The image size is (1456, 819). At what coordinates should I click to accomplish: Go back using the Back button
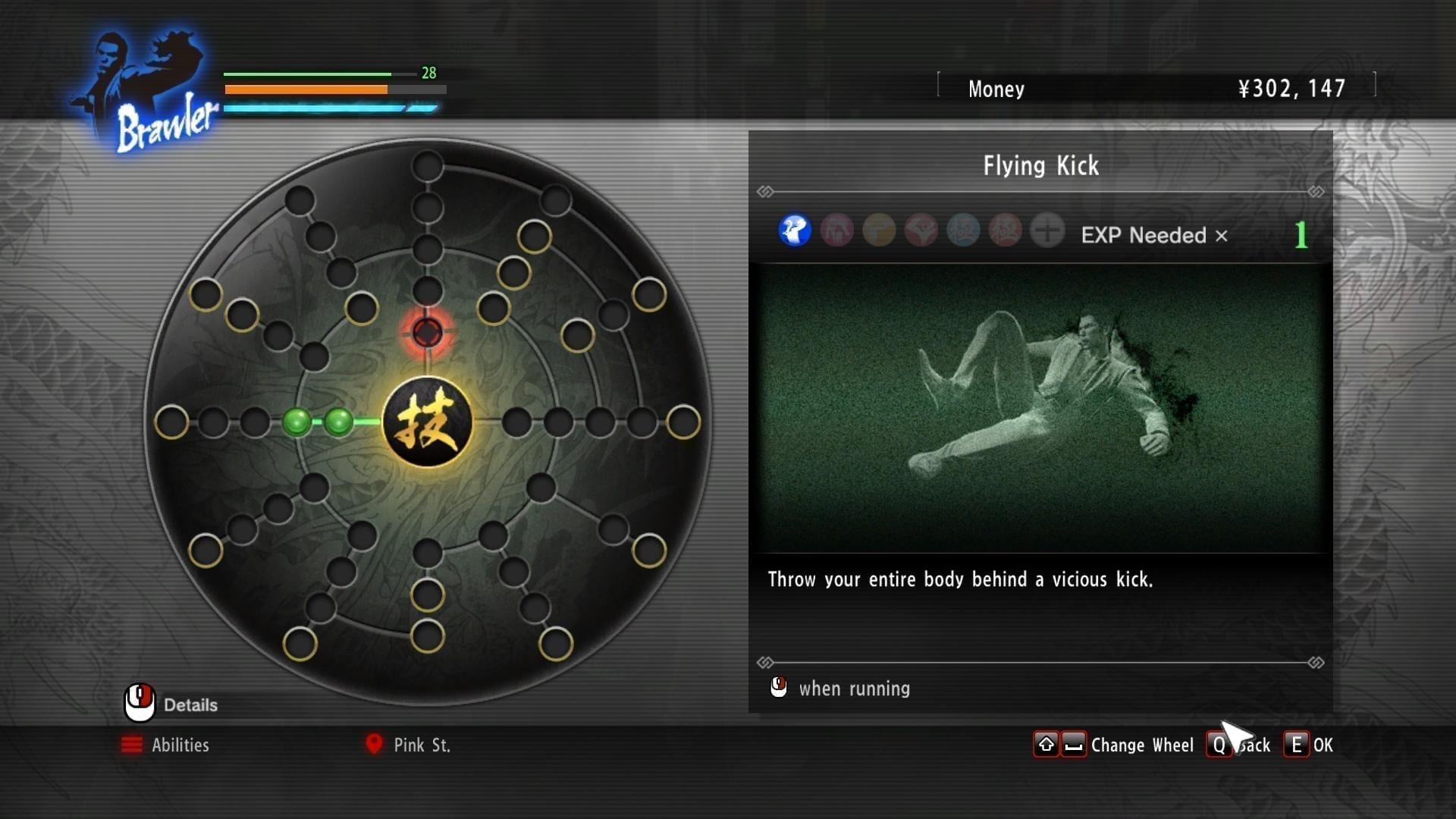coord(1238,745)
